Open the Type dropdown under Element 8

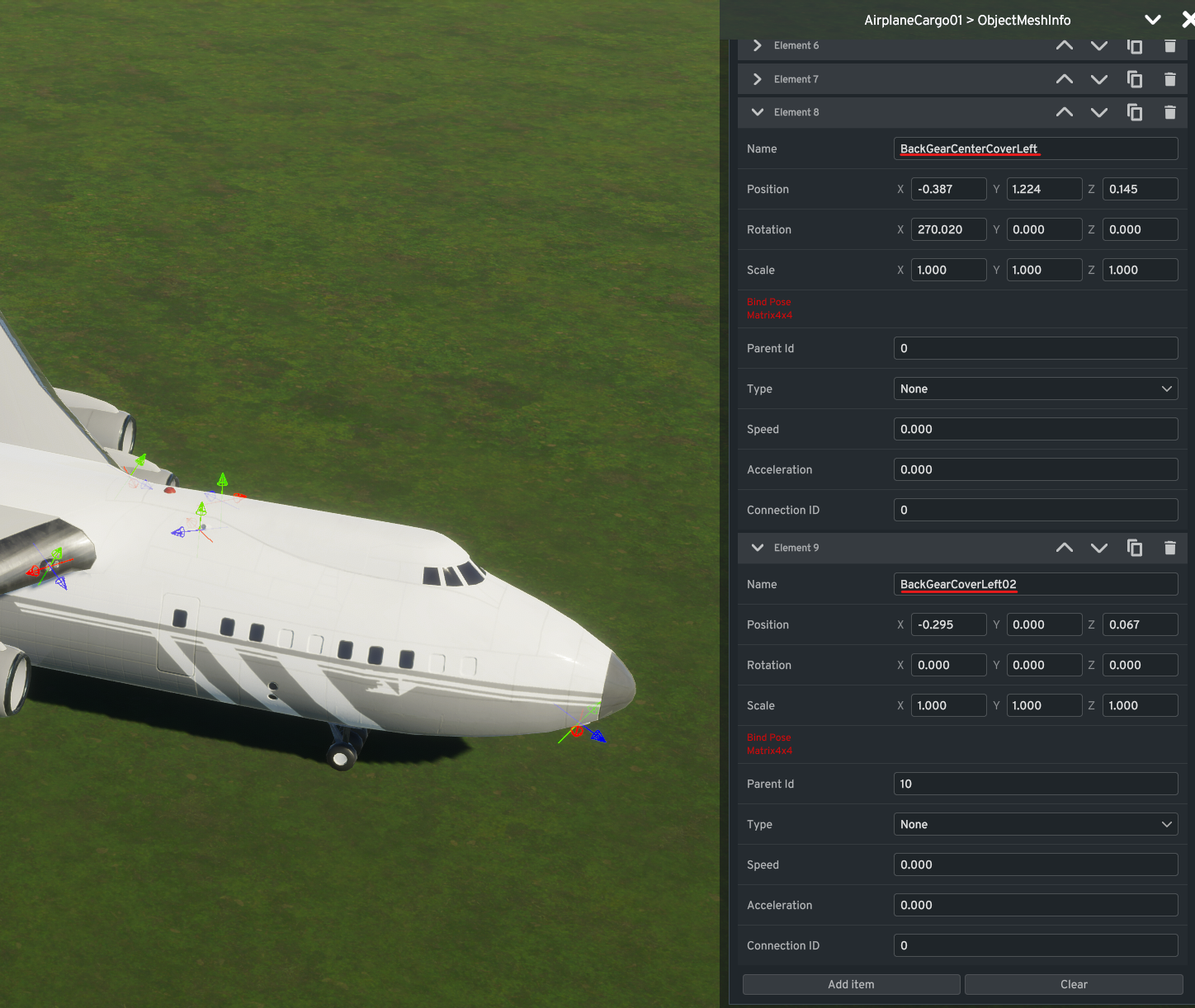(x=1036, y=389)
